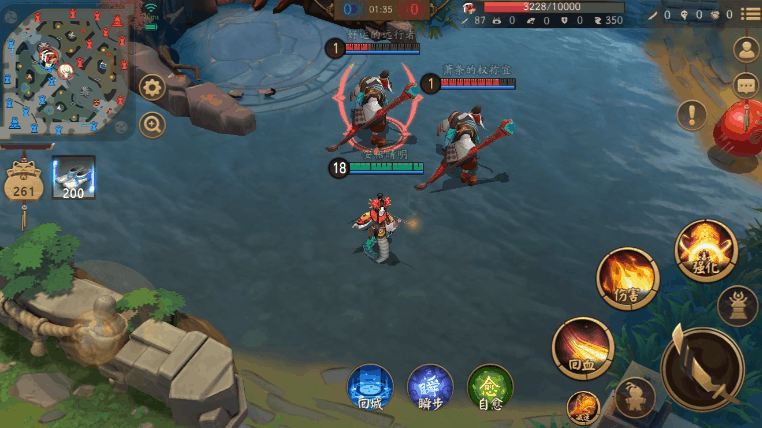The width and height of the screenshot is (762, 428).
Task: Click the magnifier zoom button
Action: [152, 125]
